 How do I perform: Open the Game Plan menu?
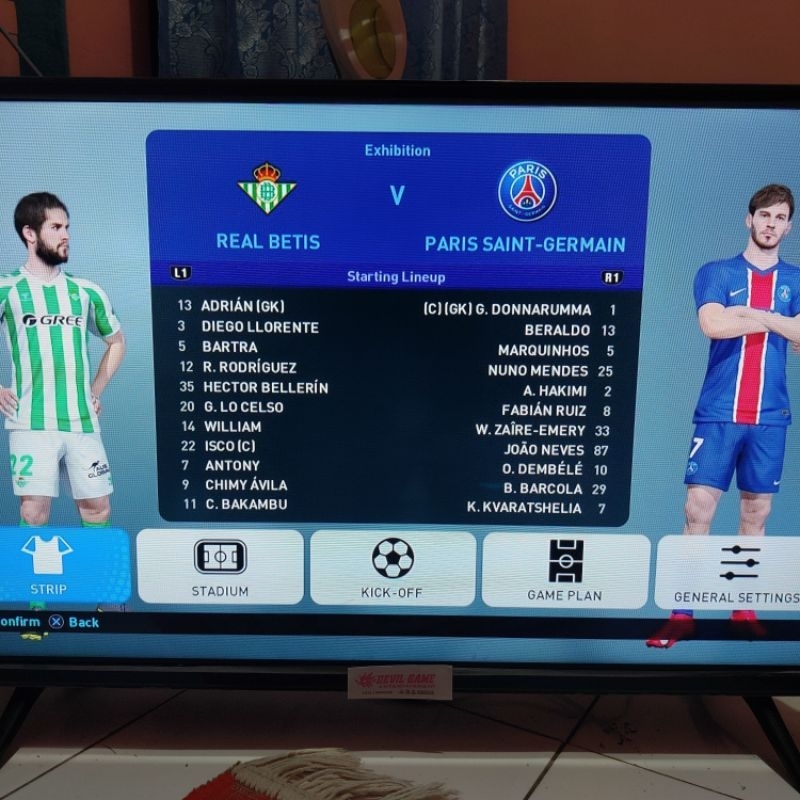point(565,570)
